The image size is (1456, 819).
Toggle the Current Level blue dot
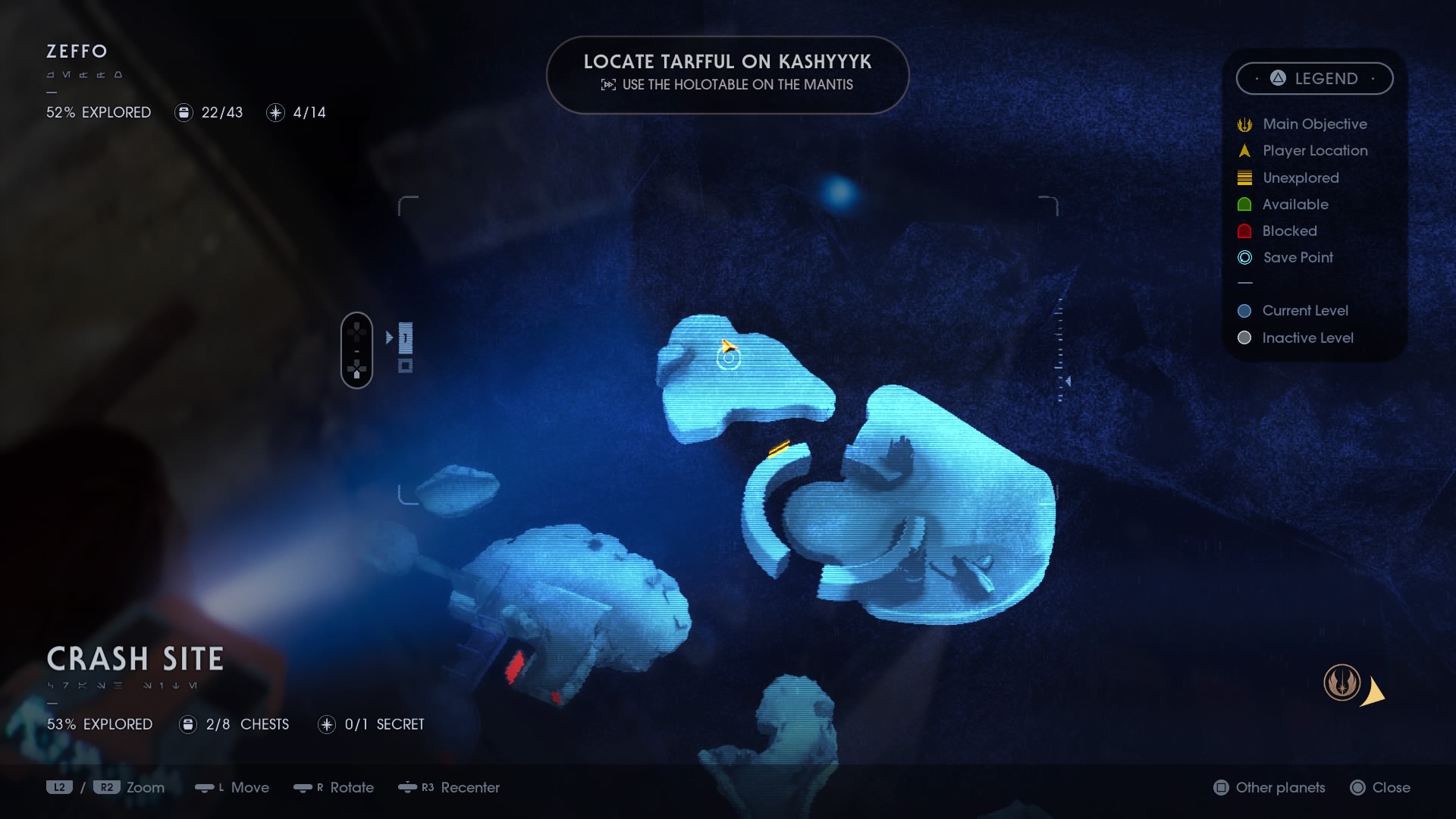[1244, 310]
